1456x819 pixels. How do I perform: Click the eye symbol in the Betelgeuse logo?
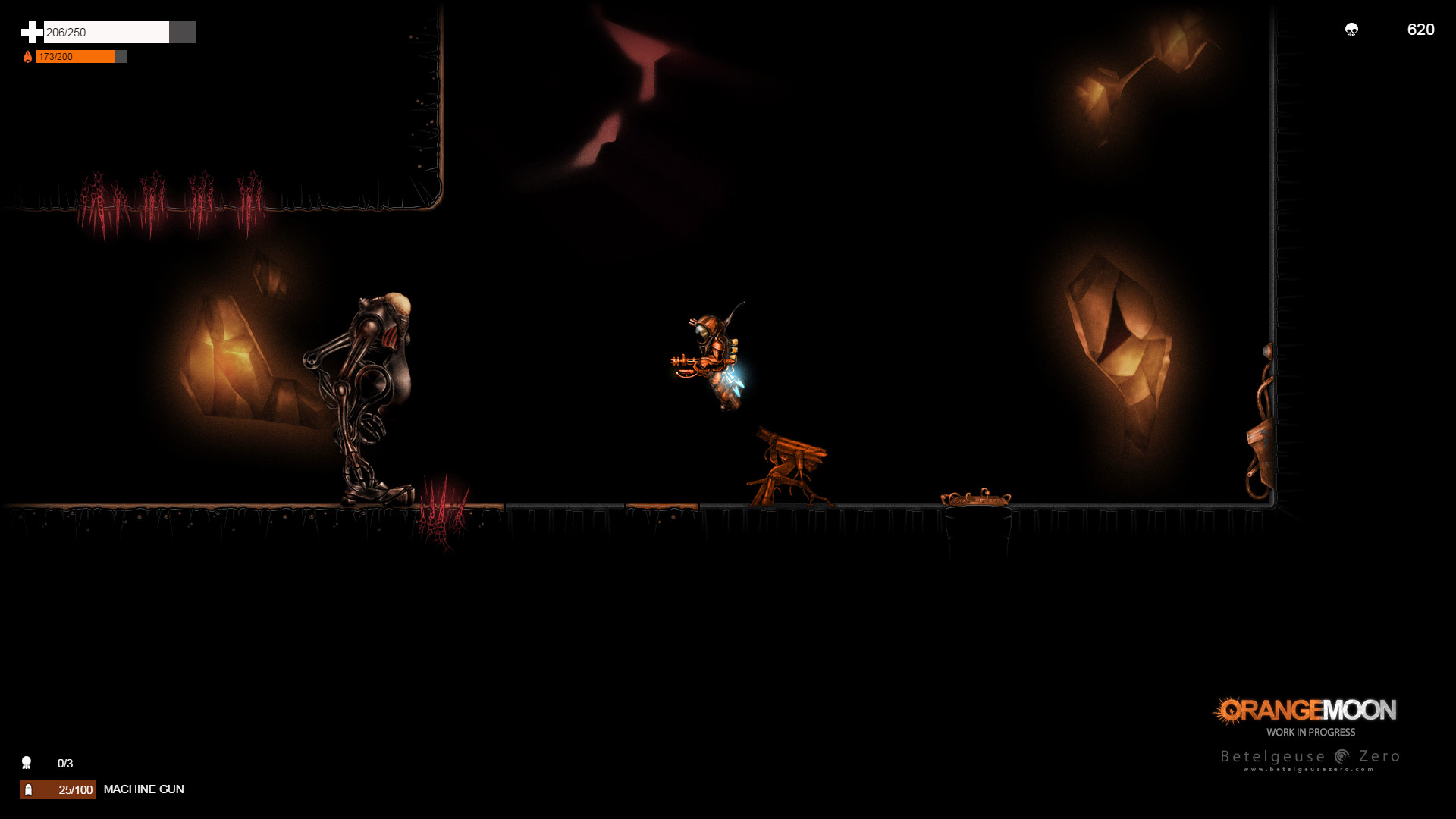pos(1343,756)
